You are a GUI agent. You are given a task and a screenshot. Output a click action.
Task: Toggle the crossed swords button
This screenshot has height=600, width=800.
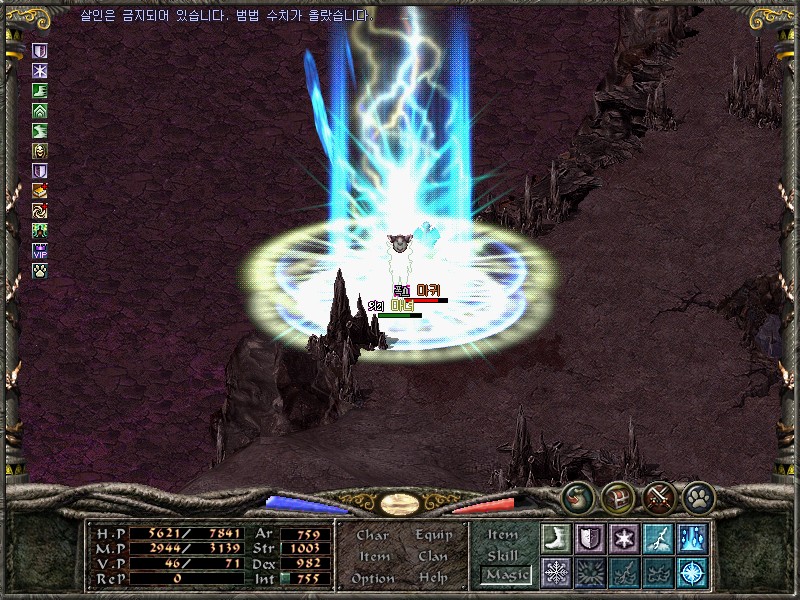(x=658, y=496)
